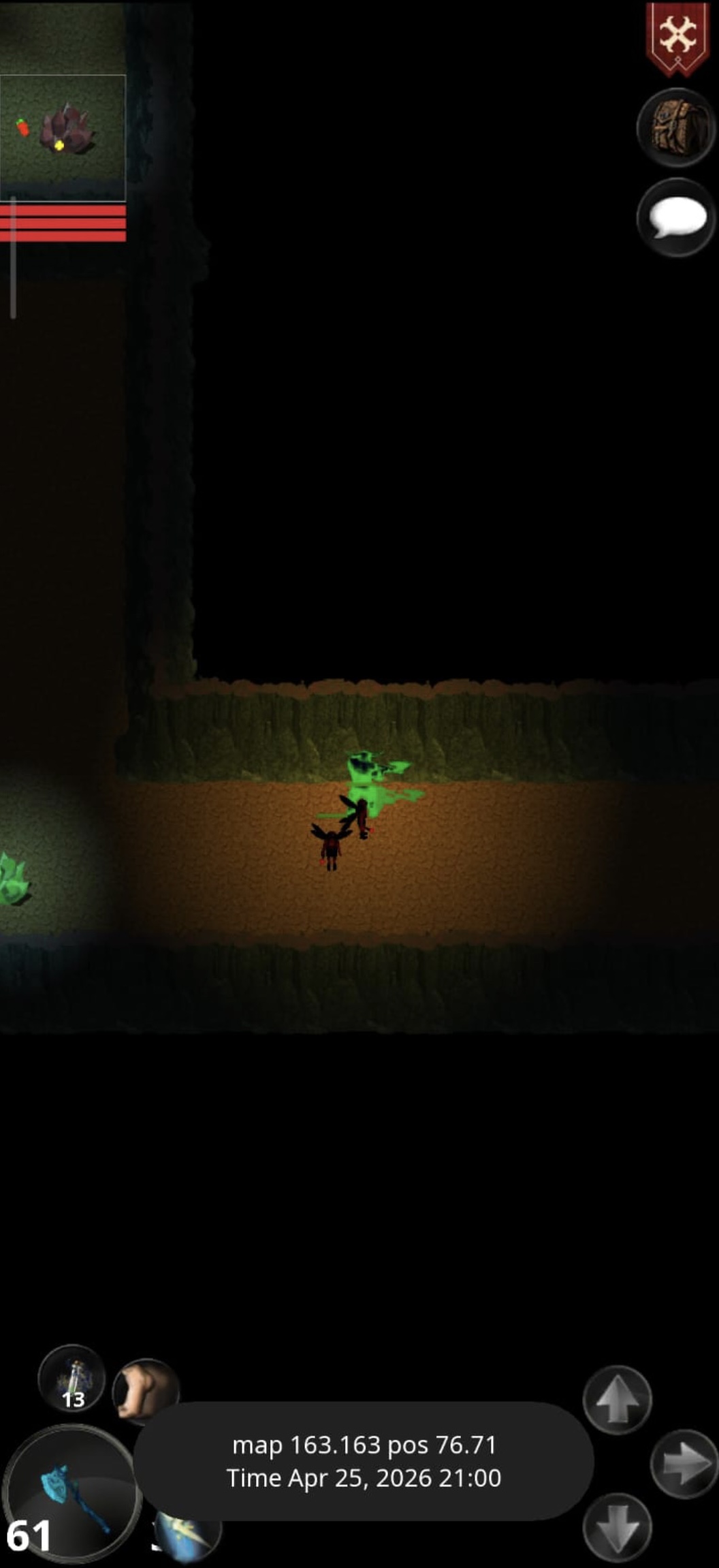Select the bare fist attack icon
Viewport: 719px width, 1568px height.
pos(145,1390)
